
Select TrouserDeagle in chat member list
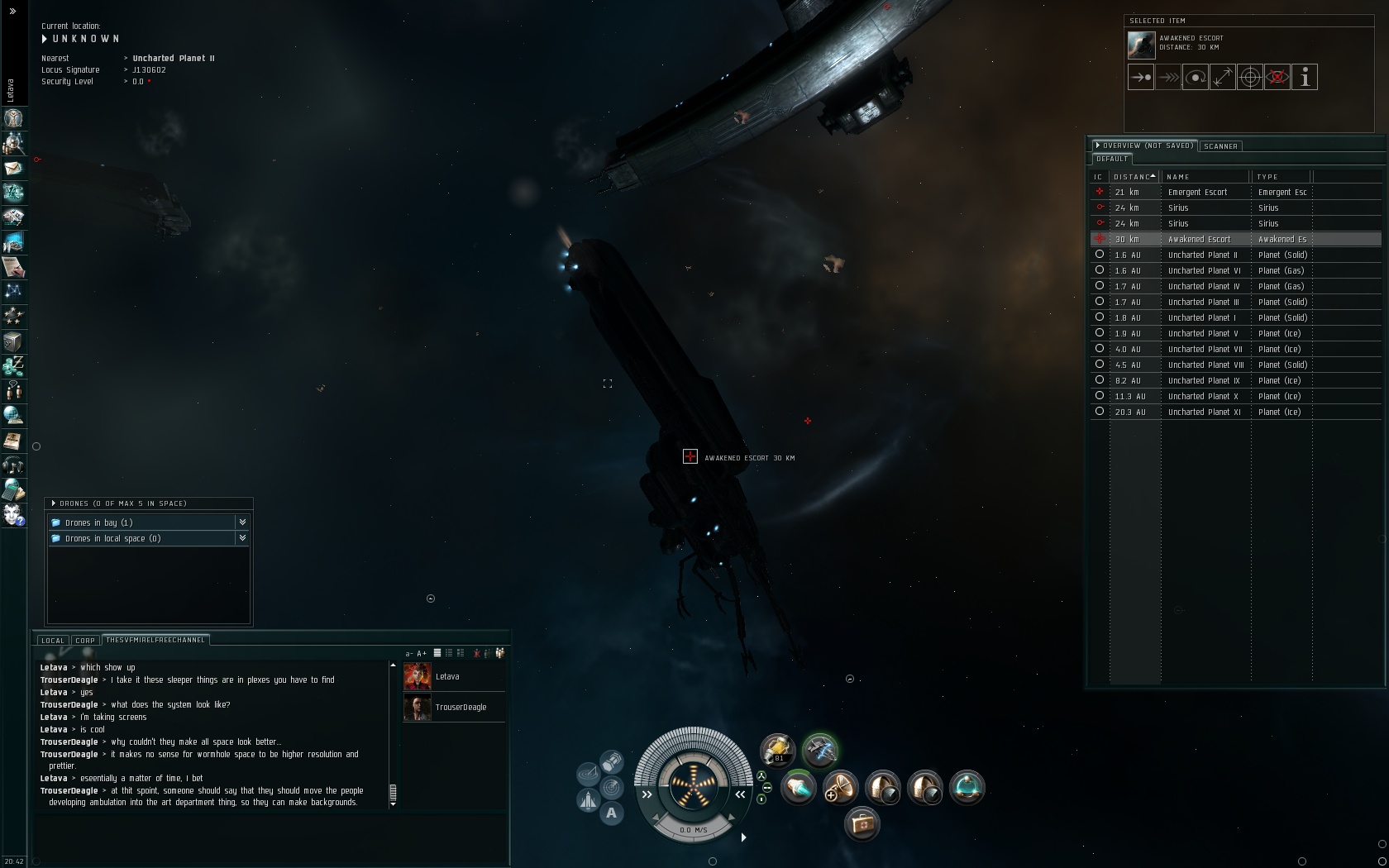pos(461,708)
